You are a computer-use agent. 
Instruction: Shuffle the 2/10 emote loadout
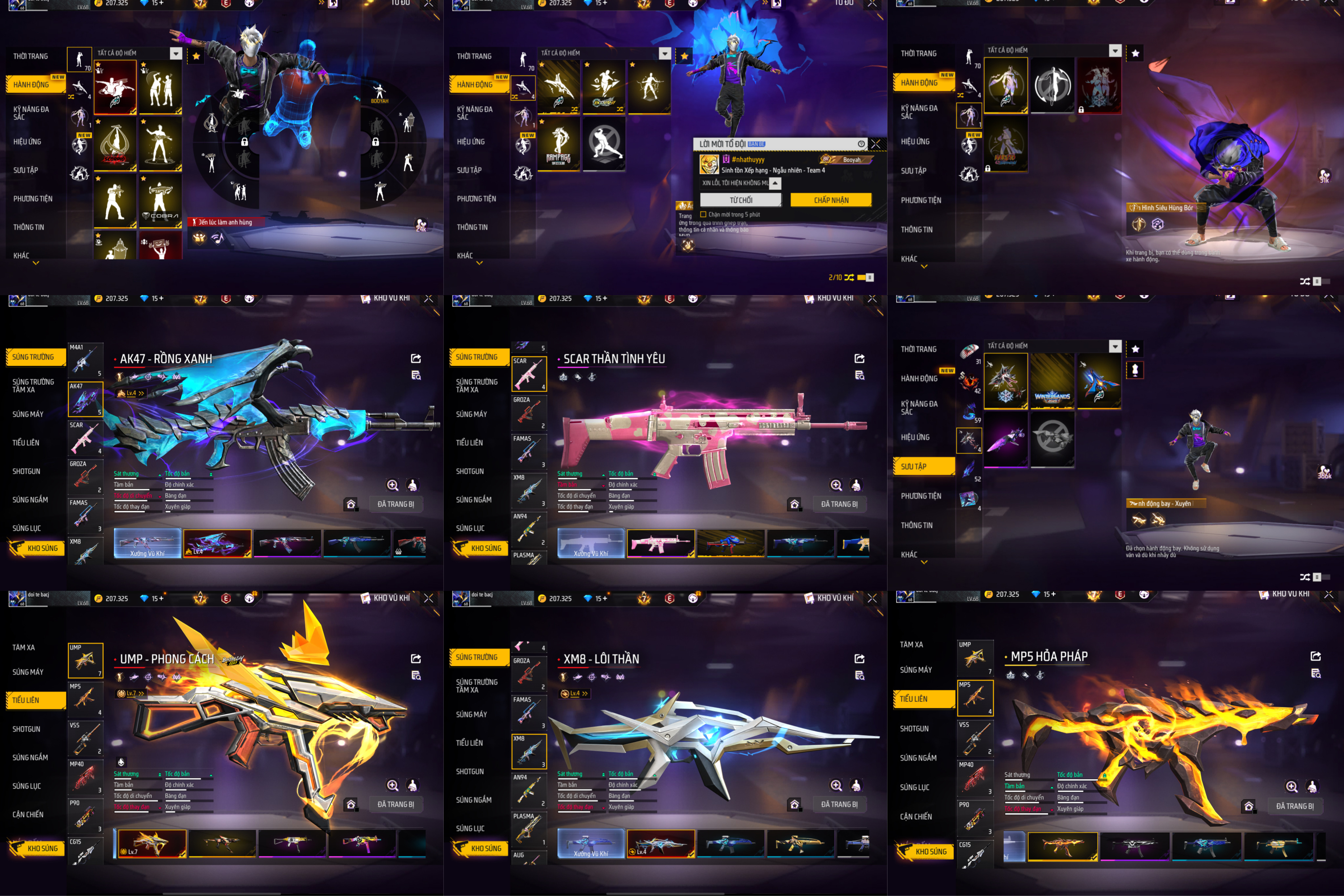850,277
